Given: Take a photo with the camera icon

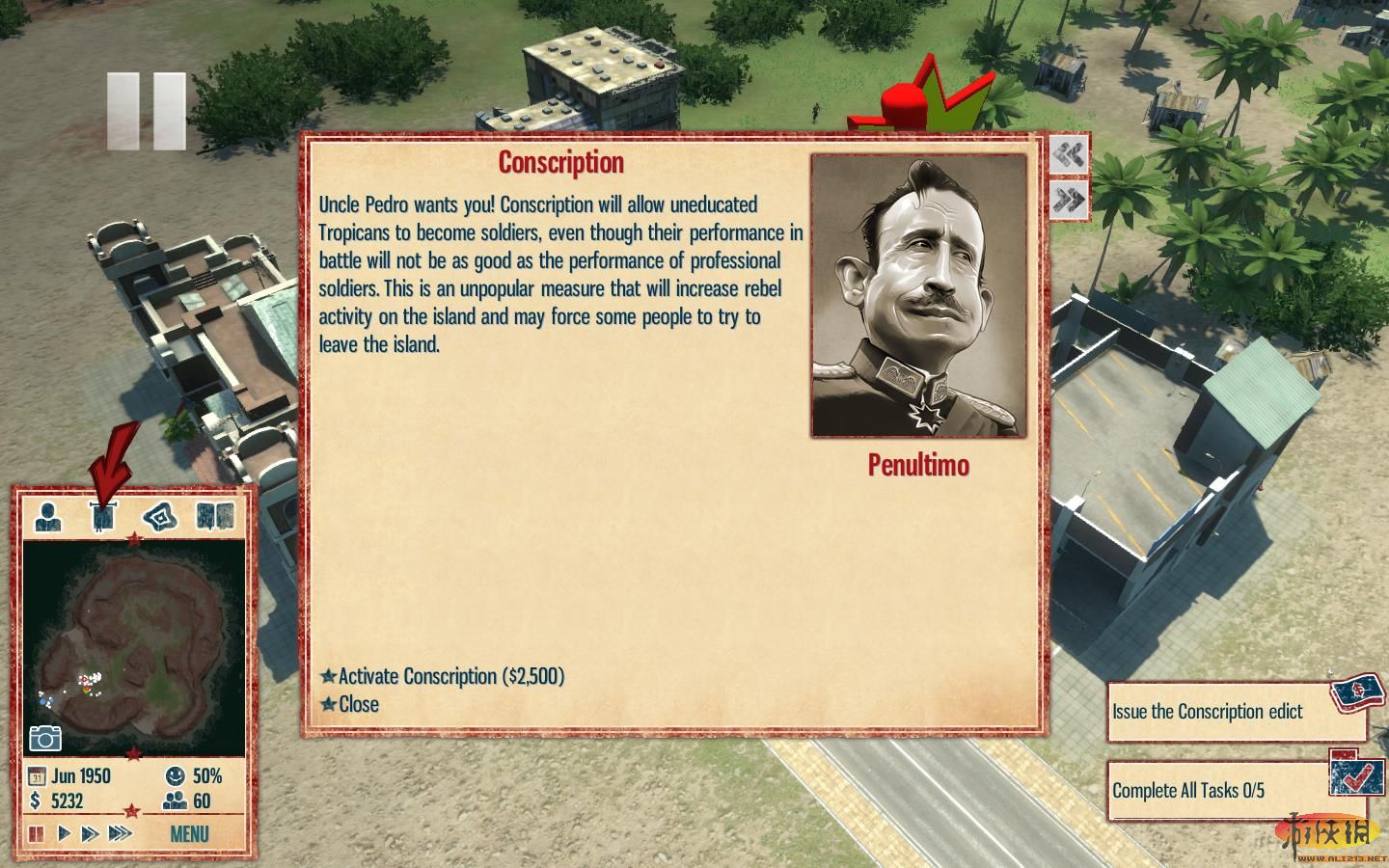Looking at the screenshot, I should pos(45,738).
